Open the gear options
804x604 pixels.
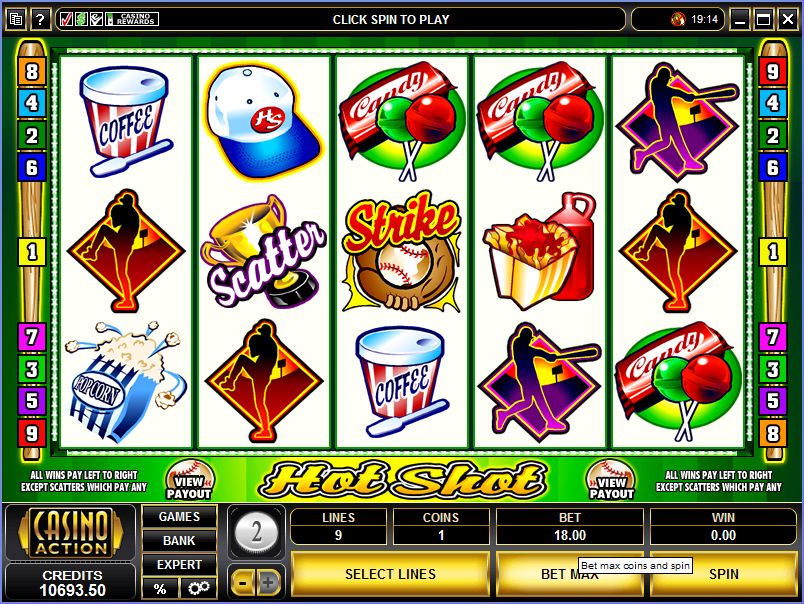pos(198,588)
